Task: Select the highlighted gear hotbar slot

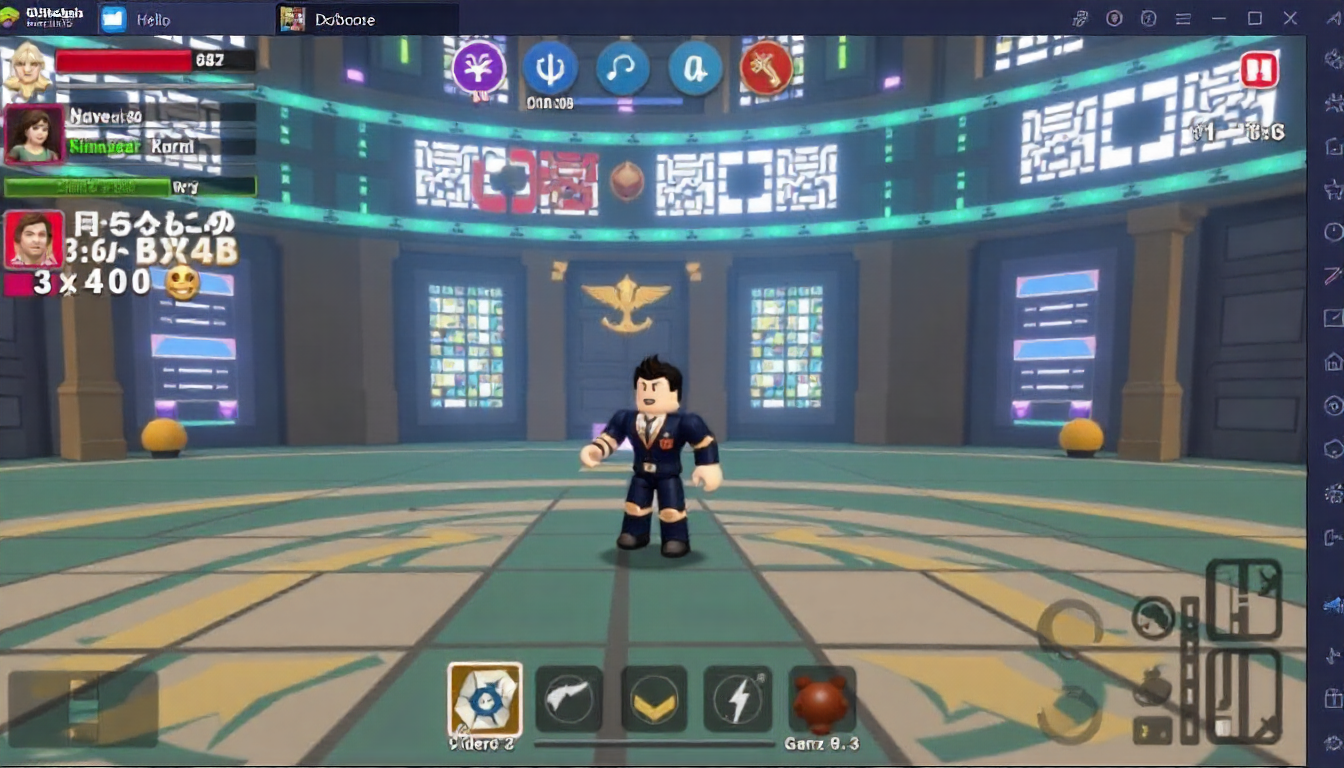Action: 484,699
